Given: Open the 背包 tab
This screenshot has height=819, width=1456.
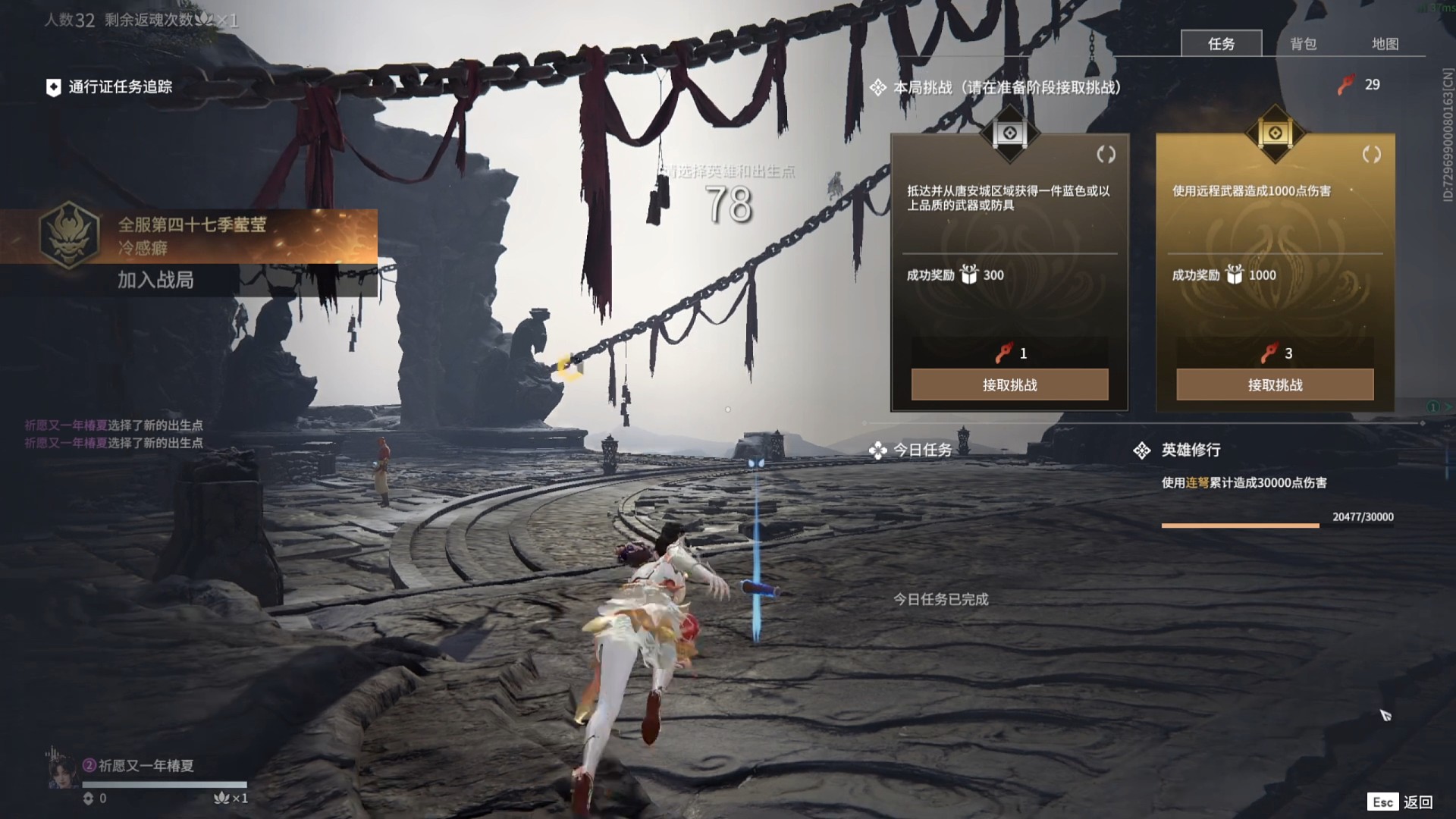Looking at the screenshot, I should tap(1303, 44).
